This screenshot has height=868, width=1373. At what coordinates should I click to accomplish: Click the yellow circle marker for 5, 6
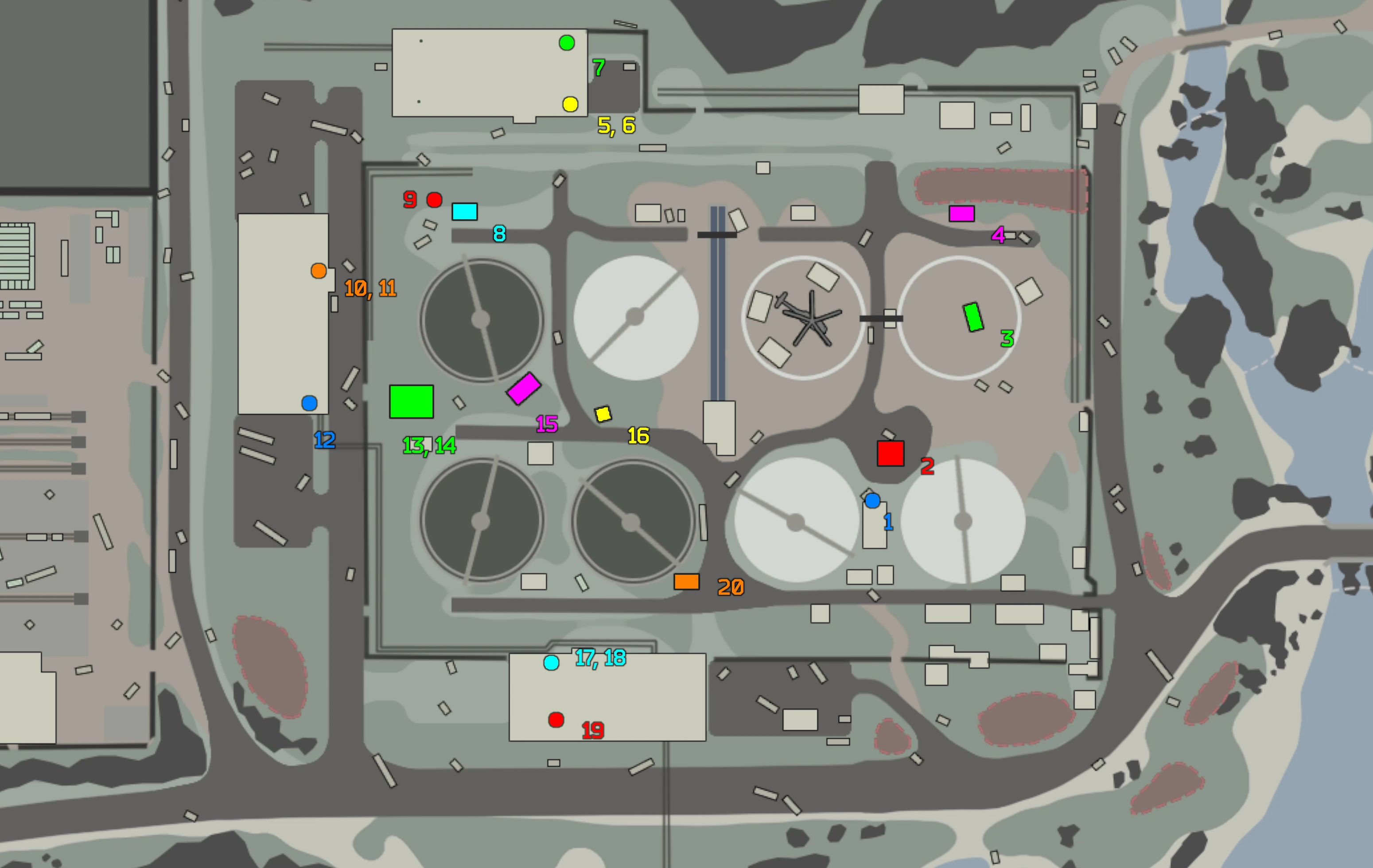point(570,105)
